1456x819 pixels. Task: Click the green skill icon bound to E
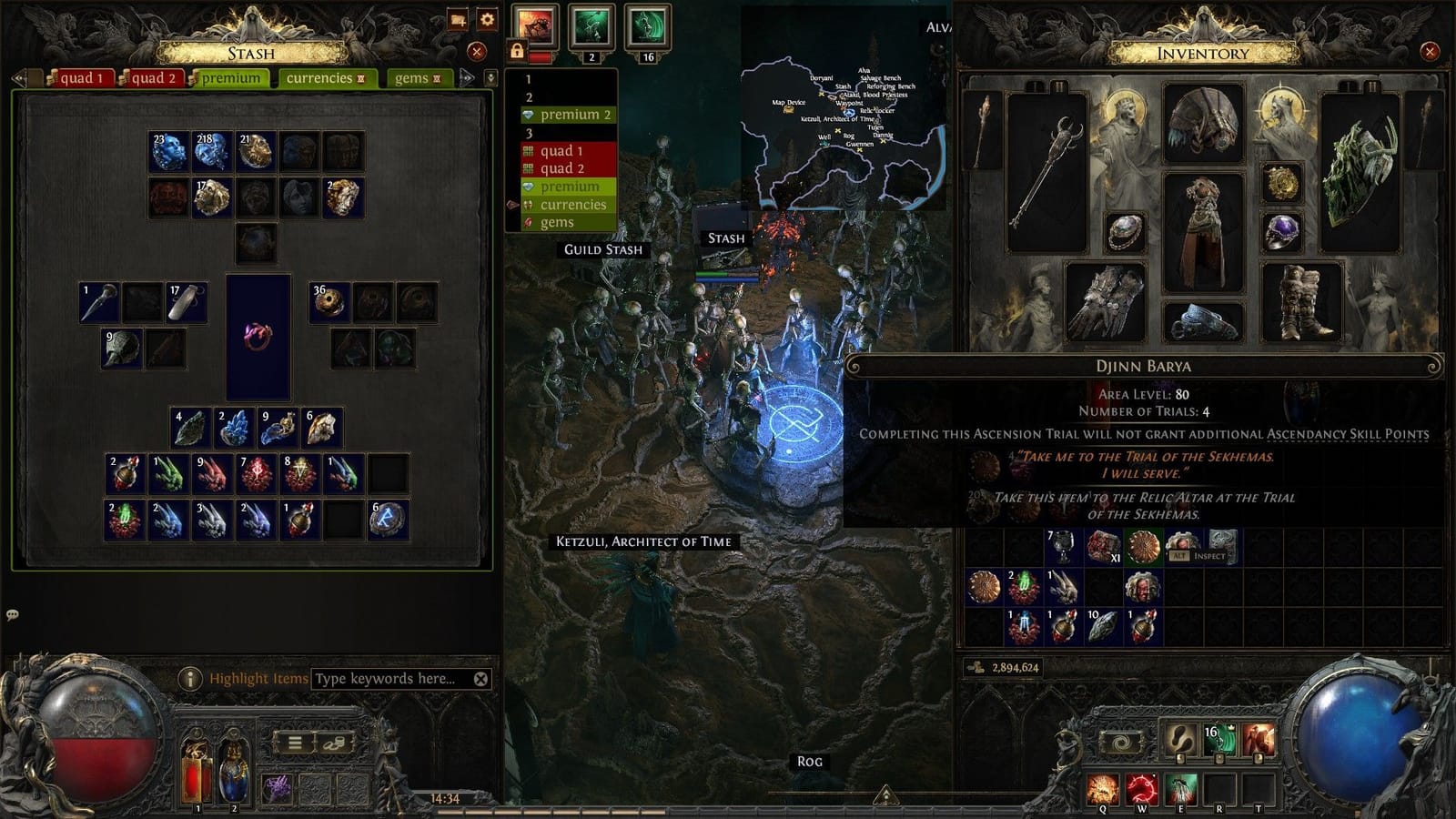(1181, 787)
